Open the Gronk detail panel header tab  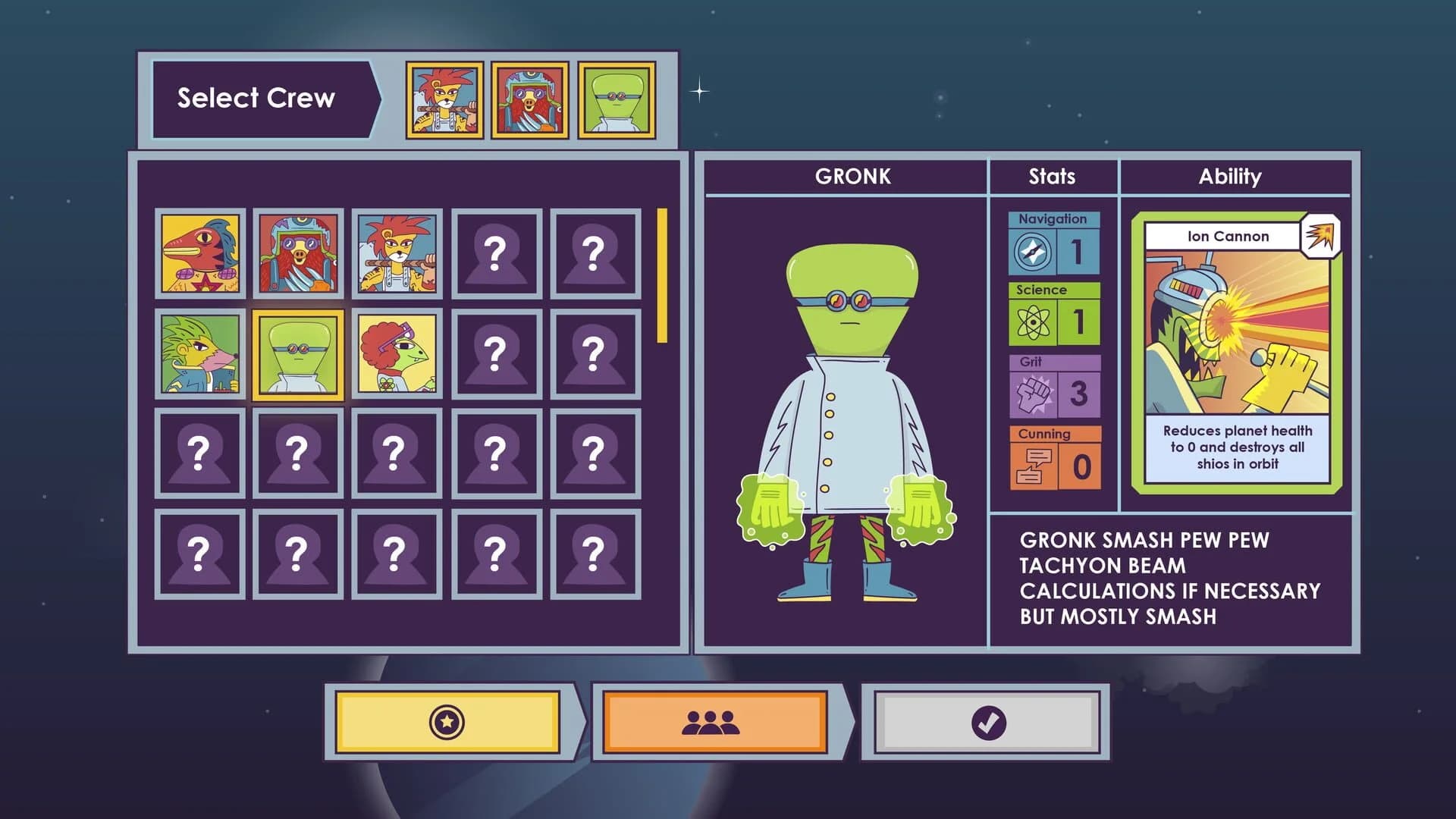pyautogui.click(x=852, y=177)
